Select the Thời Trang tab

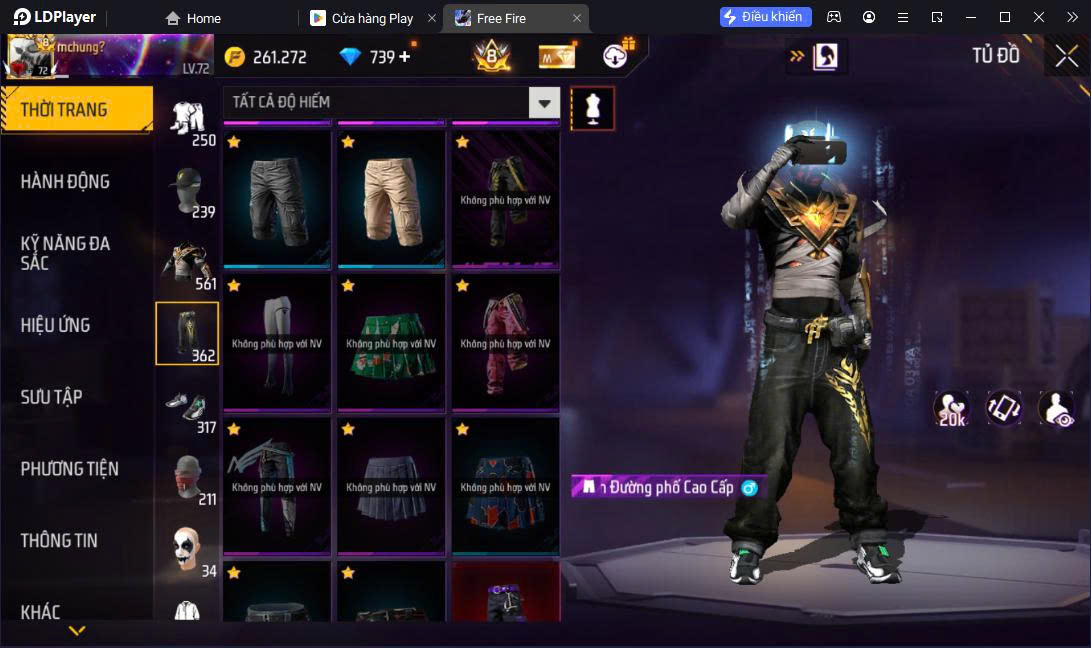click(x=76, y=110)
